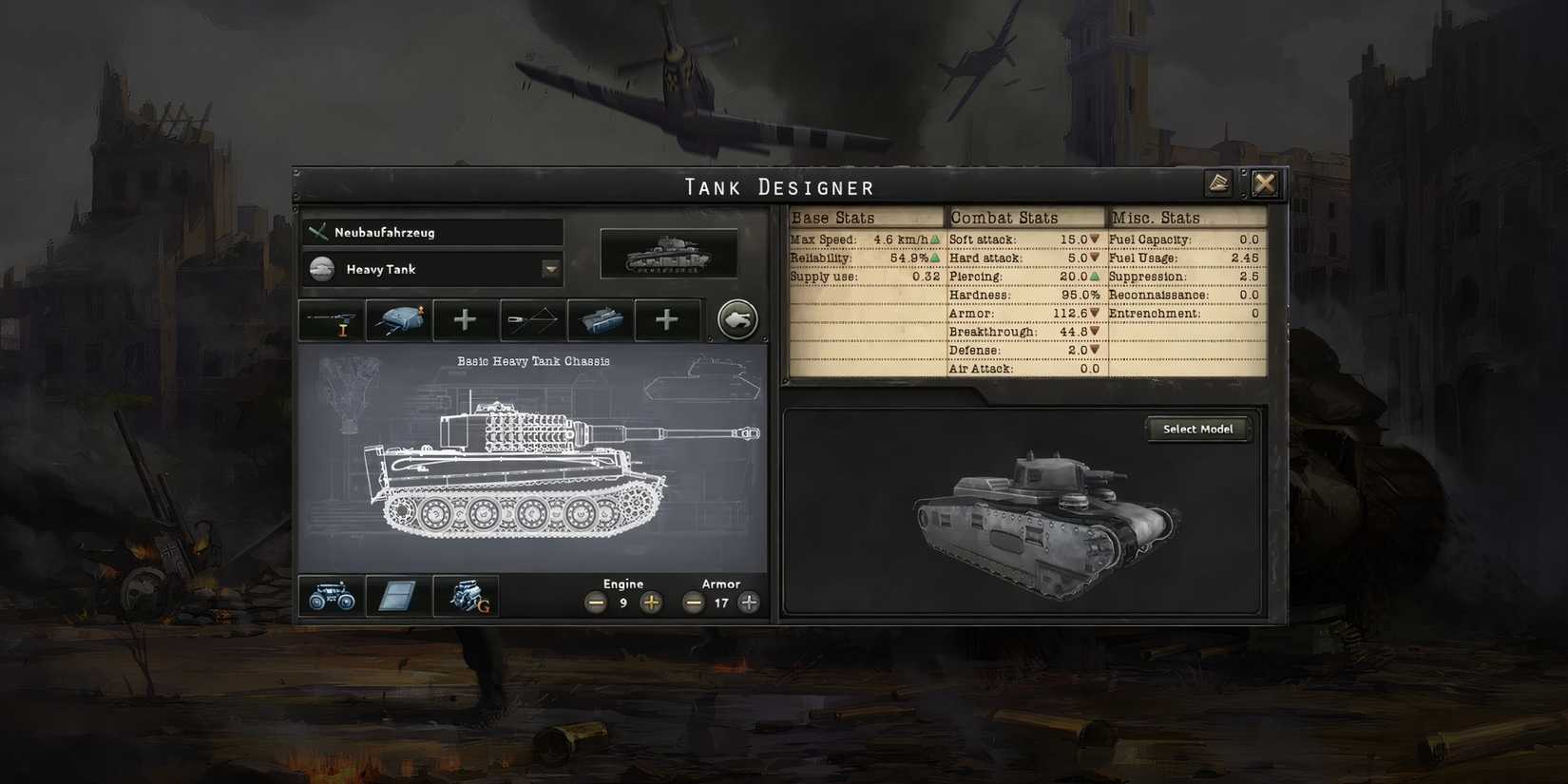
Task: Select the secondary turret module icon
Action: [x=599, y=320]
